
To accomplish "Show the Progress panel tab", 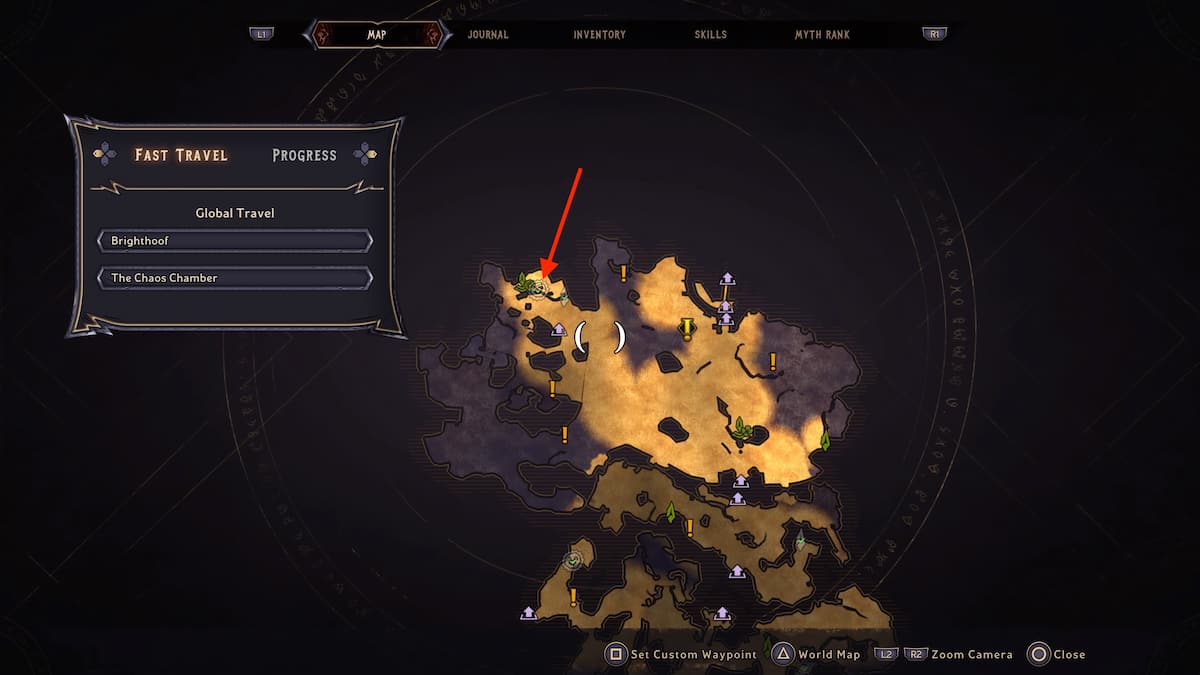I will [304, 155].
